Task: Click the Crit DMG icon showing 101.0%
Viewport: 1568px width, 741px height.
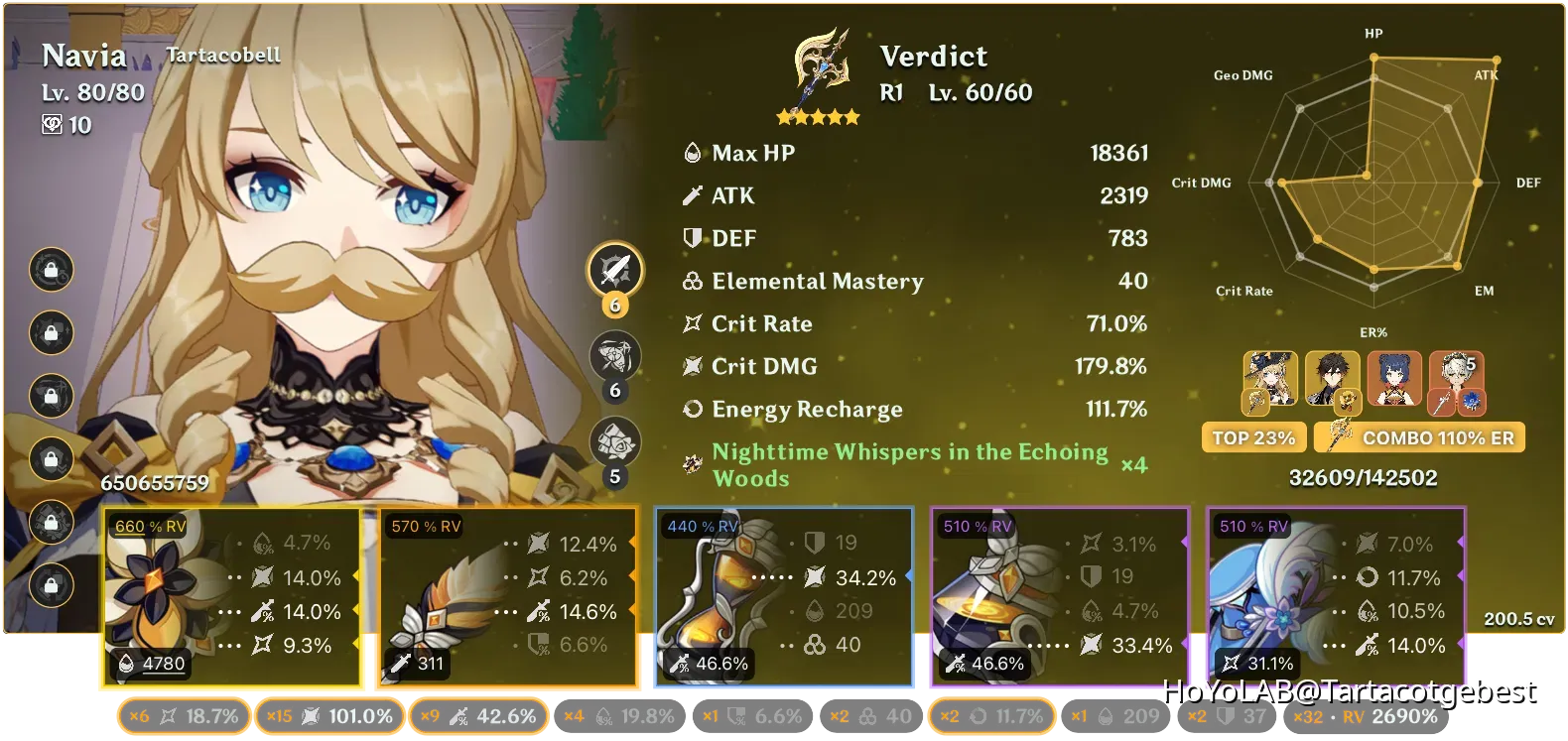Action: coord(310,714)
